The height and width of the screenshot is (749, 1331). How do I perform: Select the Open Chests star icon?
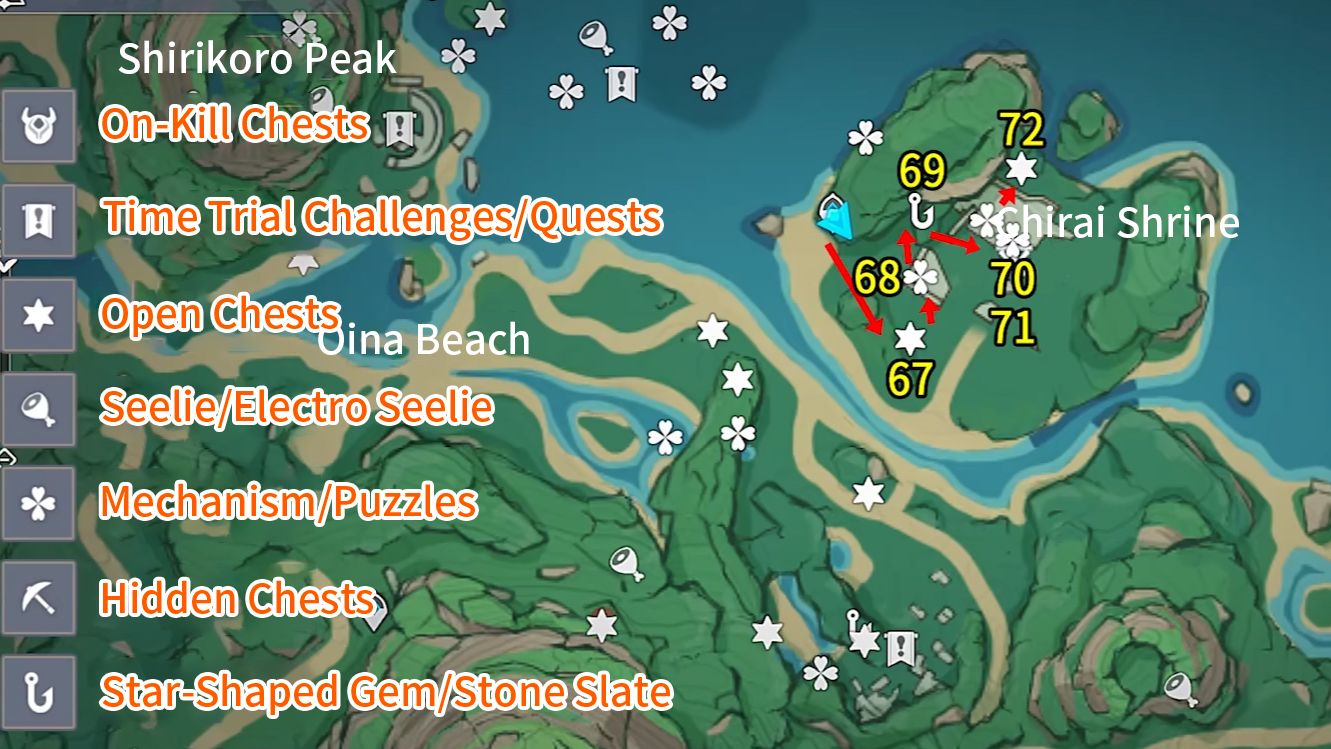[x=39, y=314]
